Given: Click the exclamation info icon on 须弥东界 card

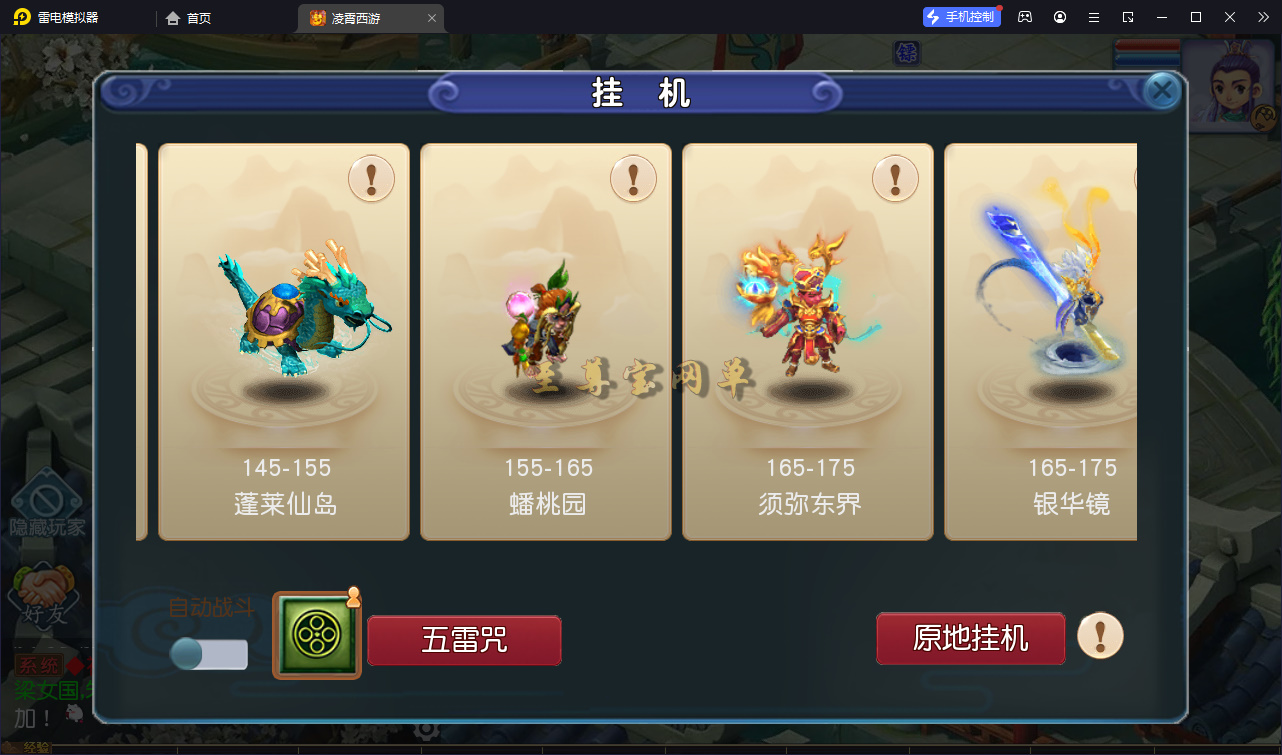Looking at the screenshot, I should click(x=895, y=178).
